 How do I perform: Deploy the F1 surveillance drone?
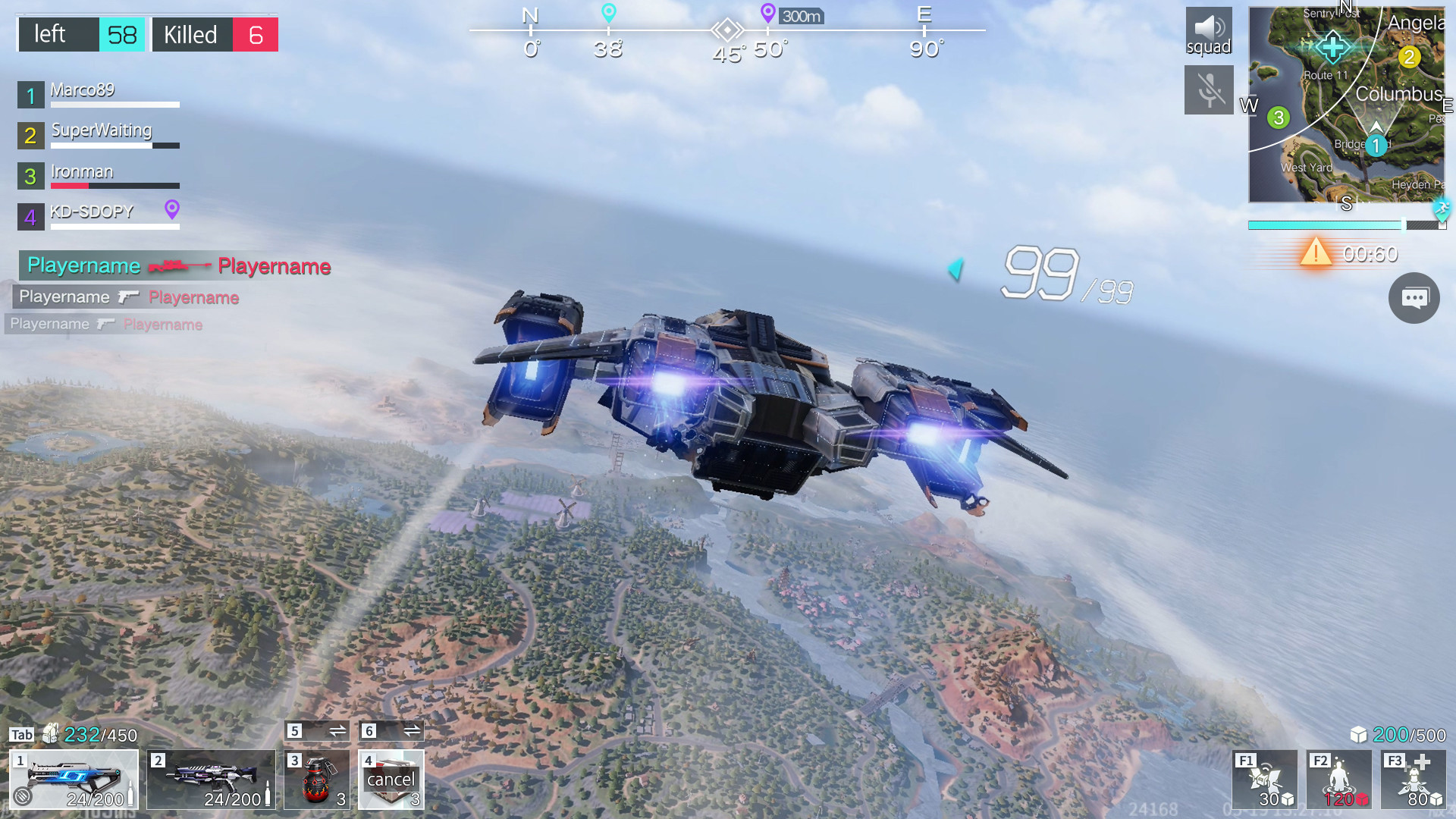tap(1263, 780)
